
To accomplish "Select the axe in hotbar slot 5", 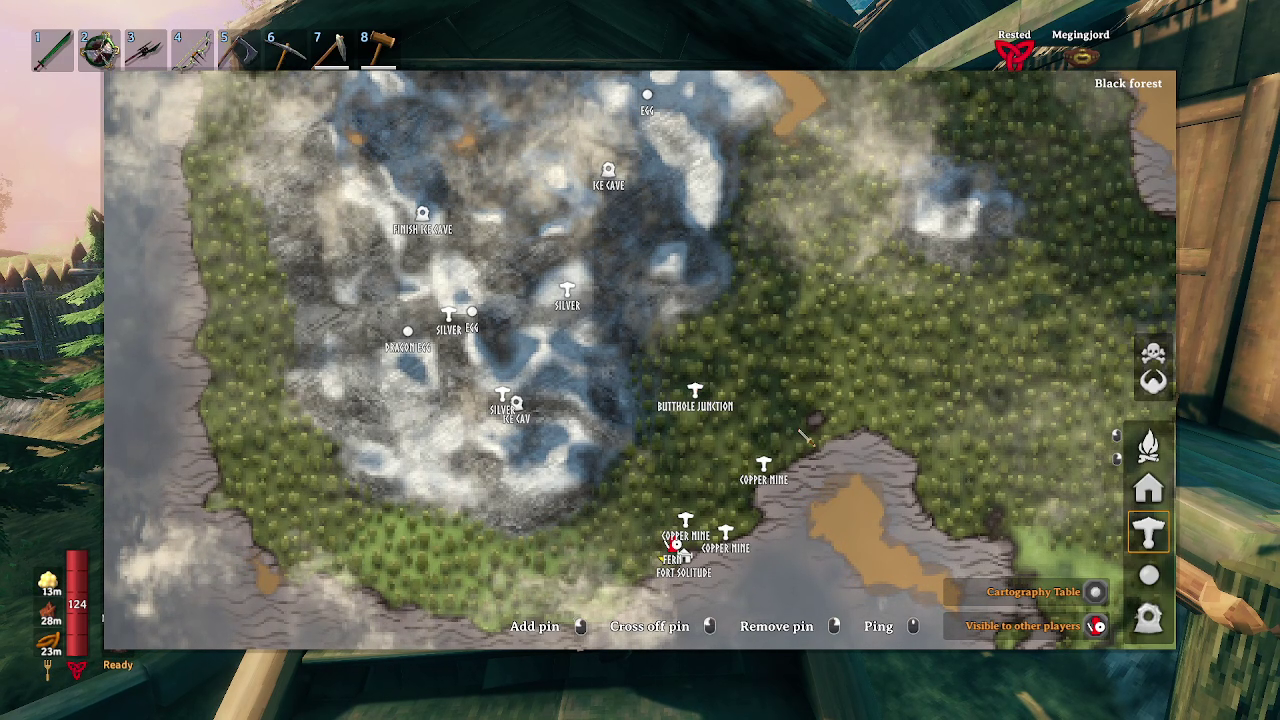I will click(x=239, y=50).
